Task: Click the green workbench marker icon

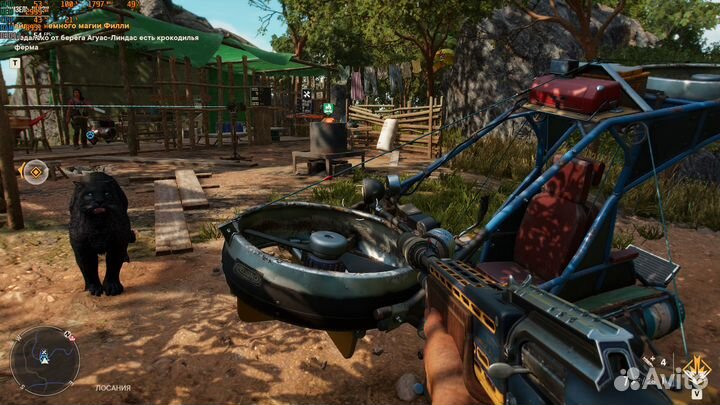Action: [x=327, y=108]
